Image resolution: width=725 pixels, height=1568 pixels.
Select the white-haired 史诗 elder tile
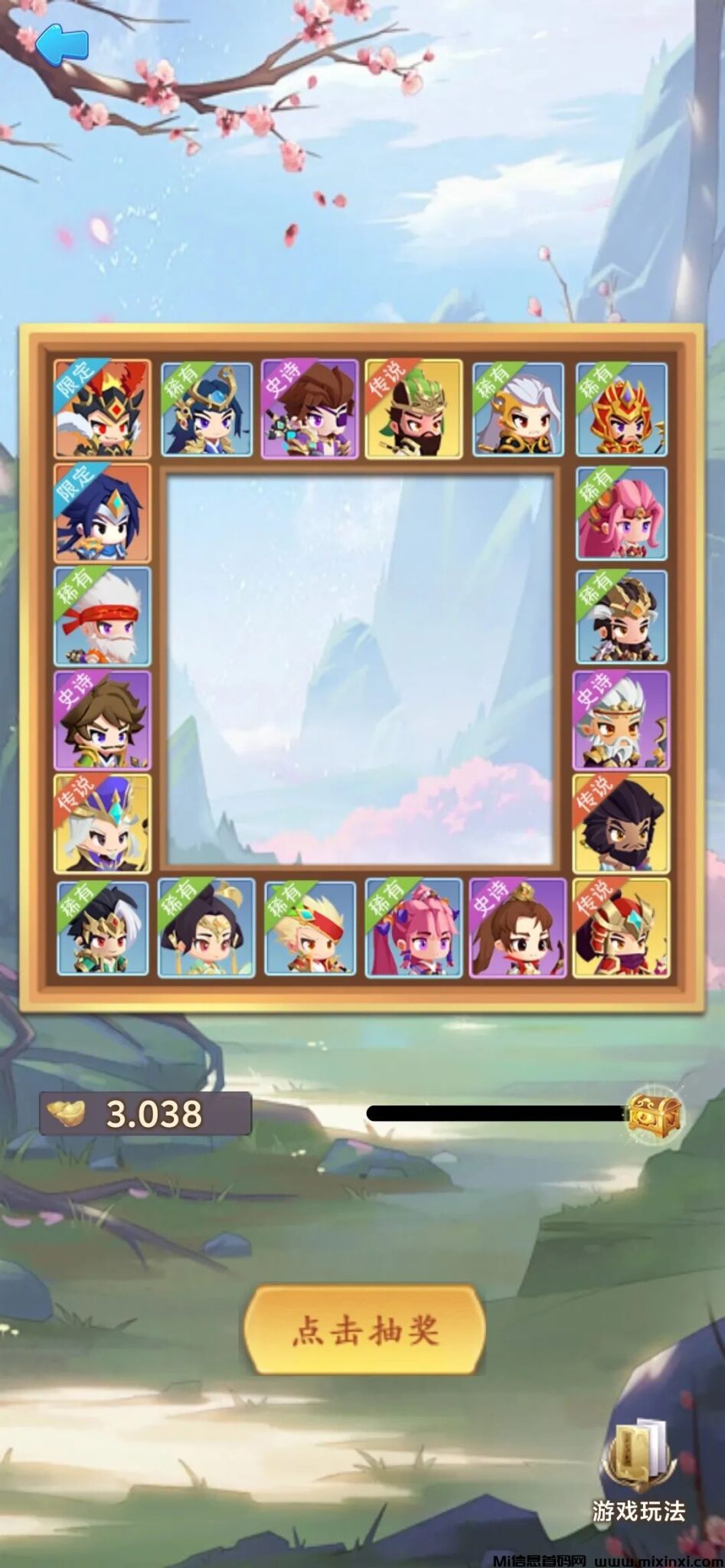(x=621, y=720)
